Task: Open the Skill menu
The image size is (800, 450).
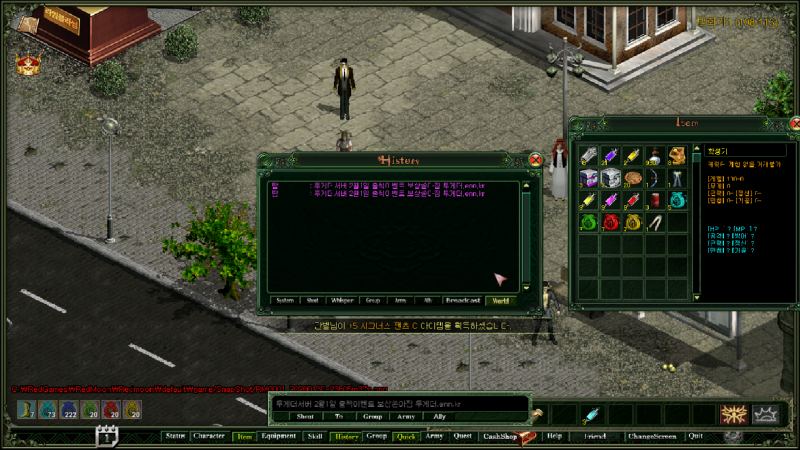Action: 315,436
